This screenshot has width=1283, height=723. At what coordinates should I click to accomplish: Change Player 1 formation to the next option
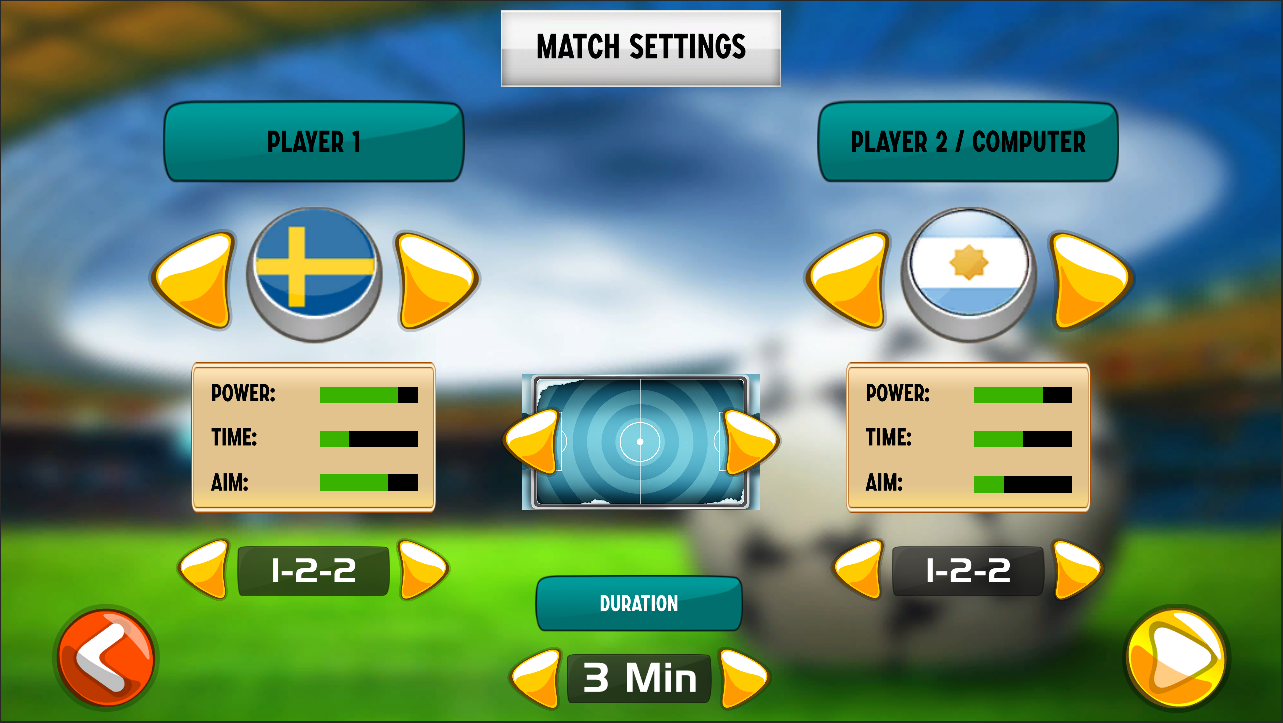(x=420, y=570)
